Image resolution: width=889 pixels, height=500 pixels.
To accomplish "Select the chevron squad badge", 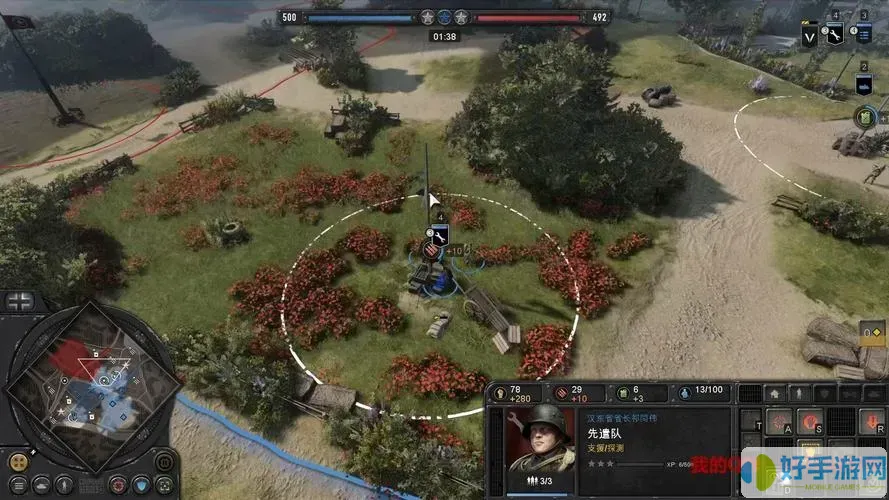I will [810, 36].
